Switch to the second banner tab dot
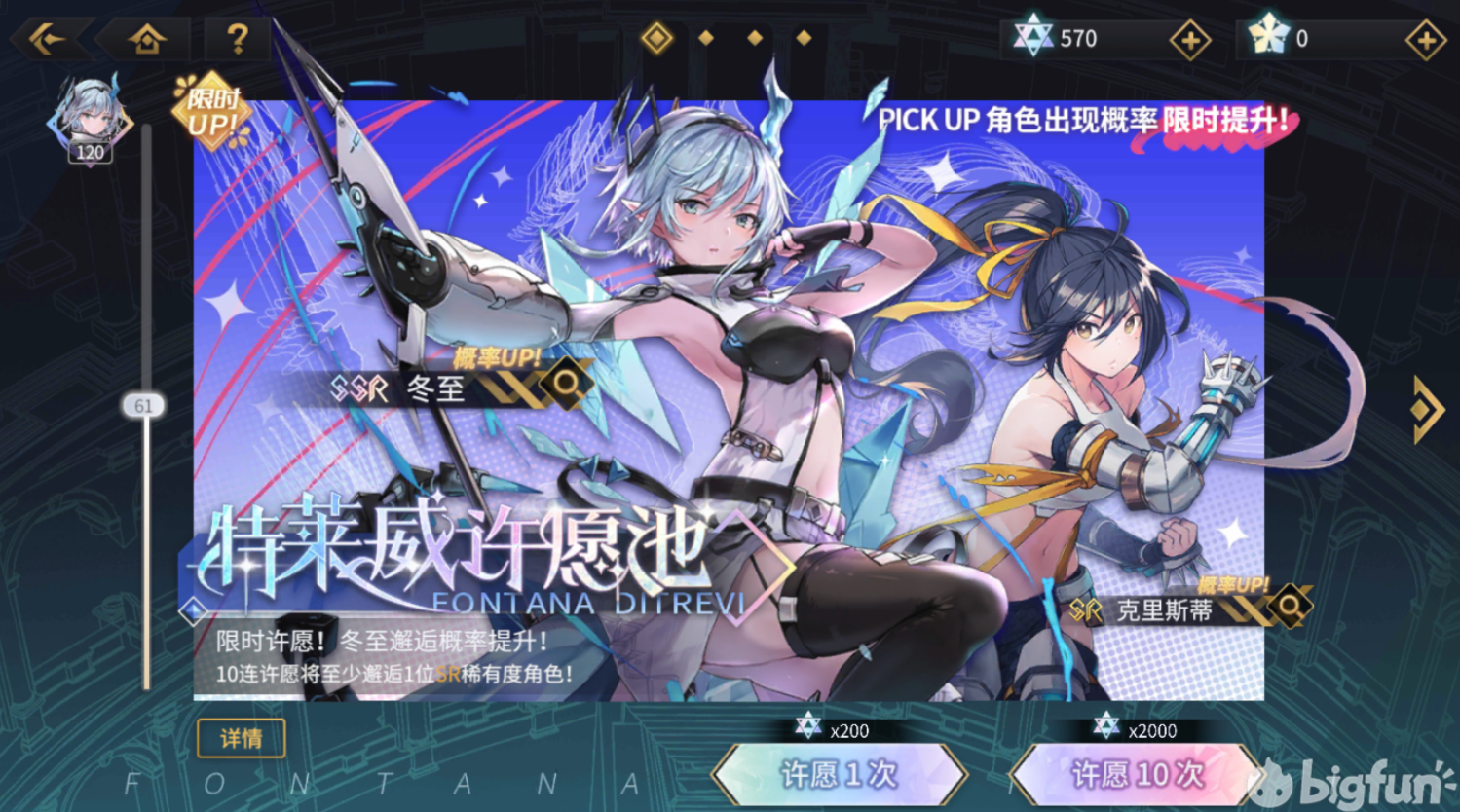1460x812 pixels. coord(706,37)
